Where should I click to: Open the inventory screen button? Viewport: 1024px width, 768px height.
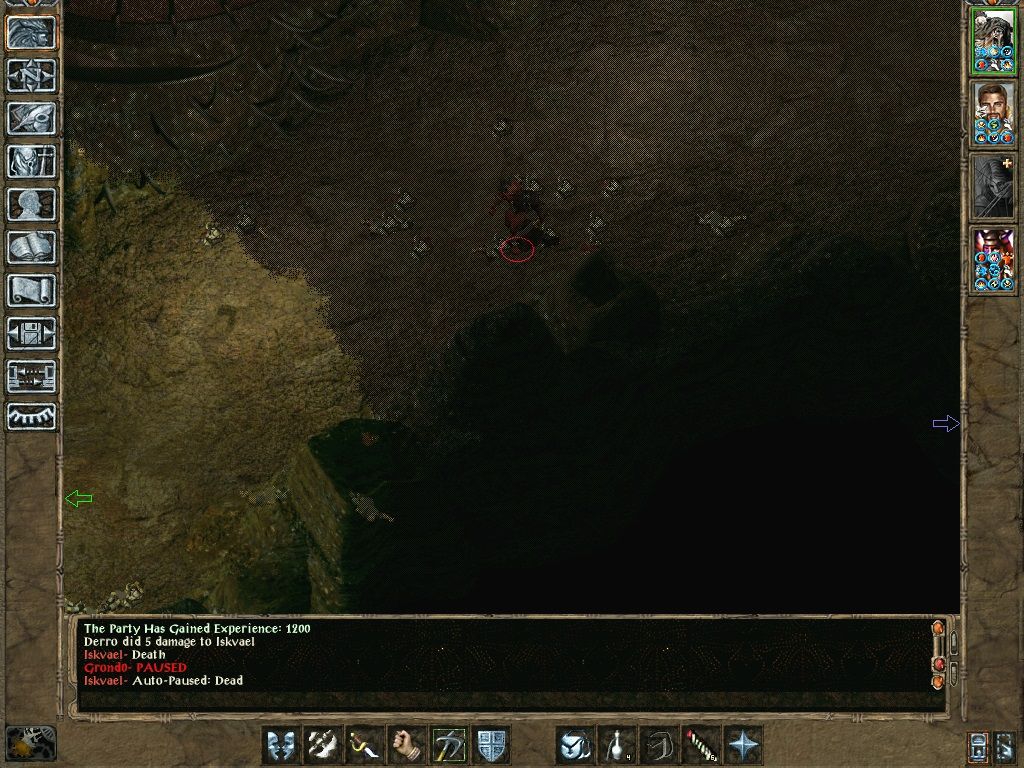click(31, 161)
